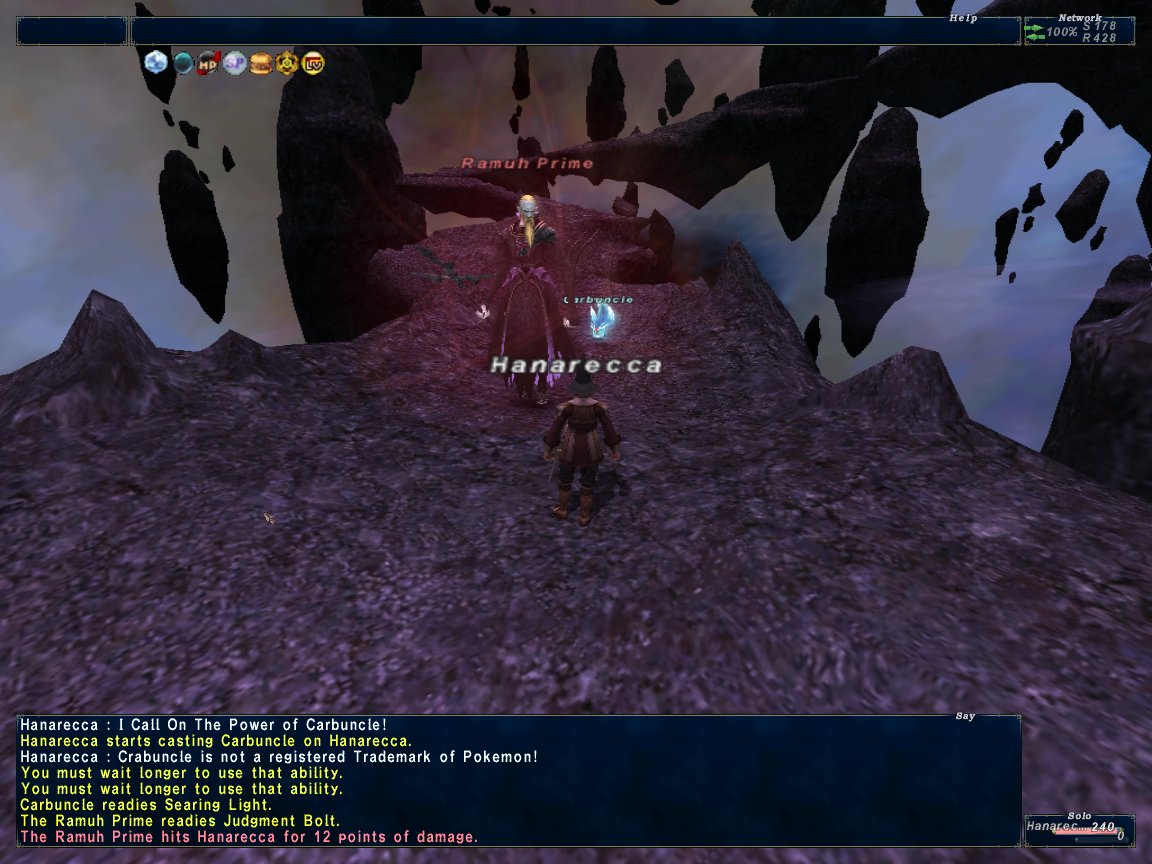Click the Help message bar

[575, 31]
